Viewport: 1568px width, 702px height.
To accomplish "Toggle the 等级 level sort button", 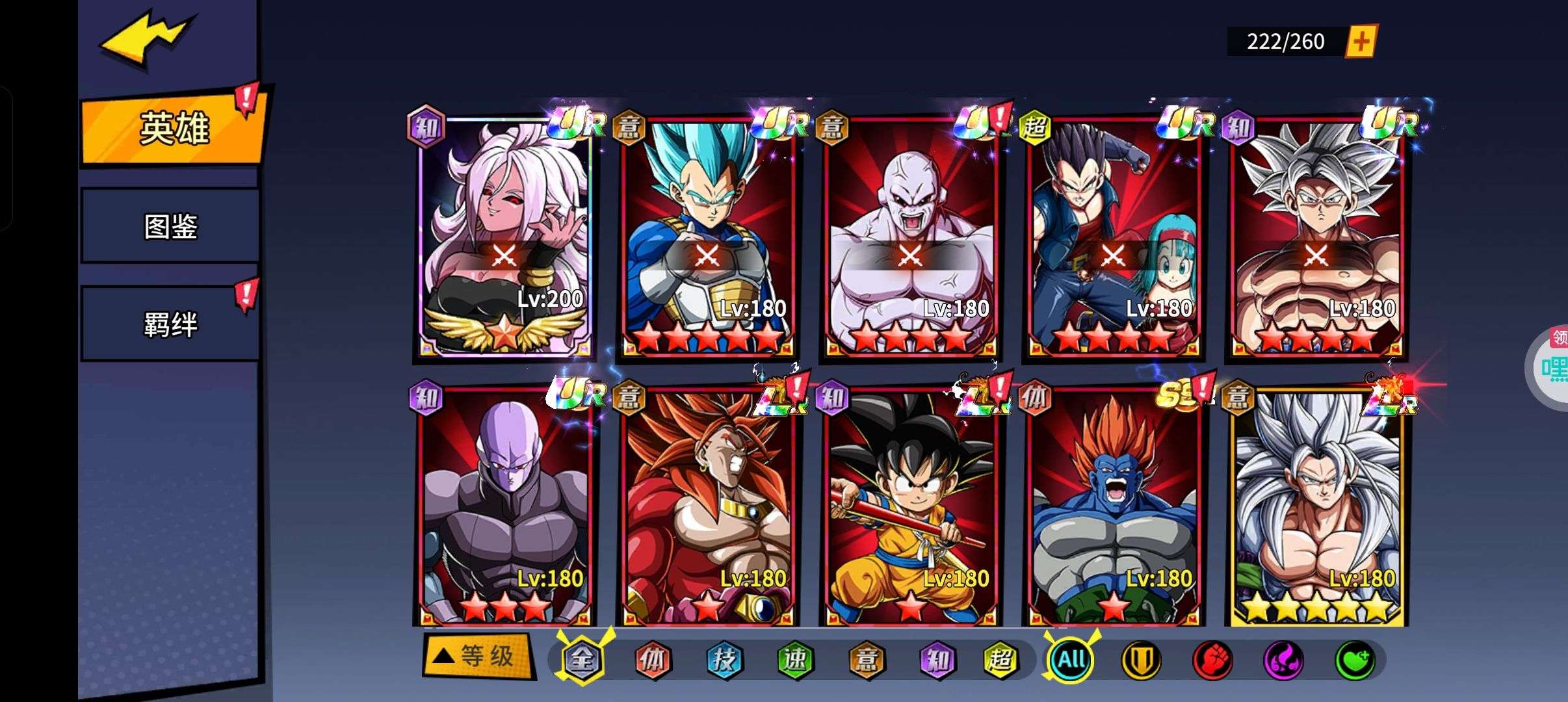I will pyautogui.click(x=478, y=656).
